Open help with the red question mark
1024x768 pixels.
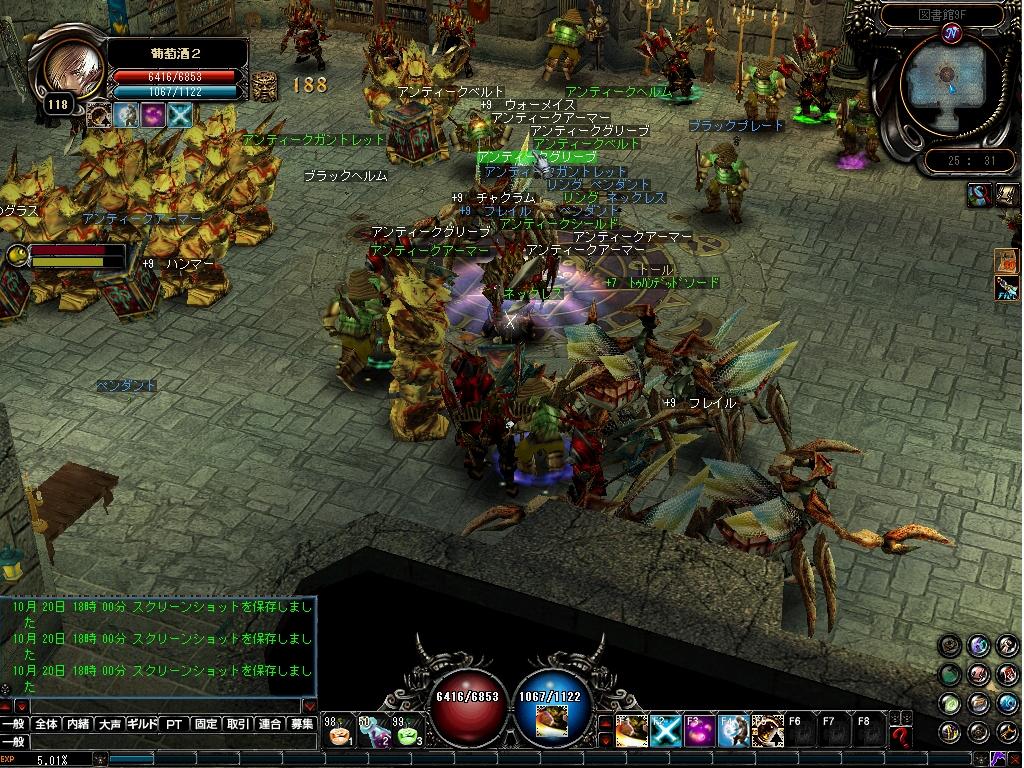(x=902, y=738)
